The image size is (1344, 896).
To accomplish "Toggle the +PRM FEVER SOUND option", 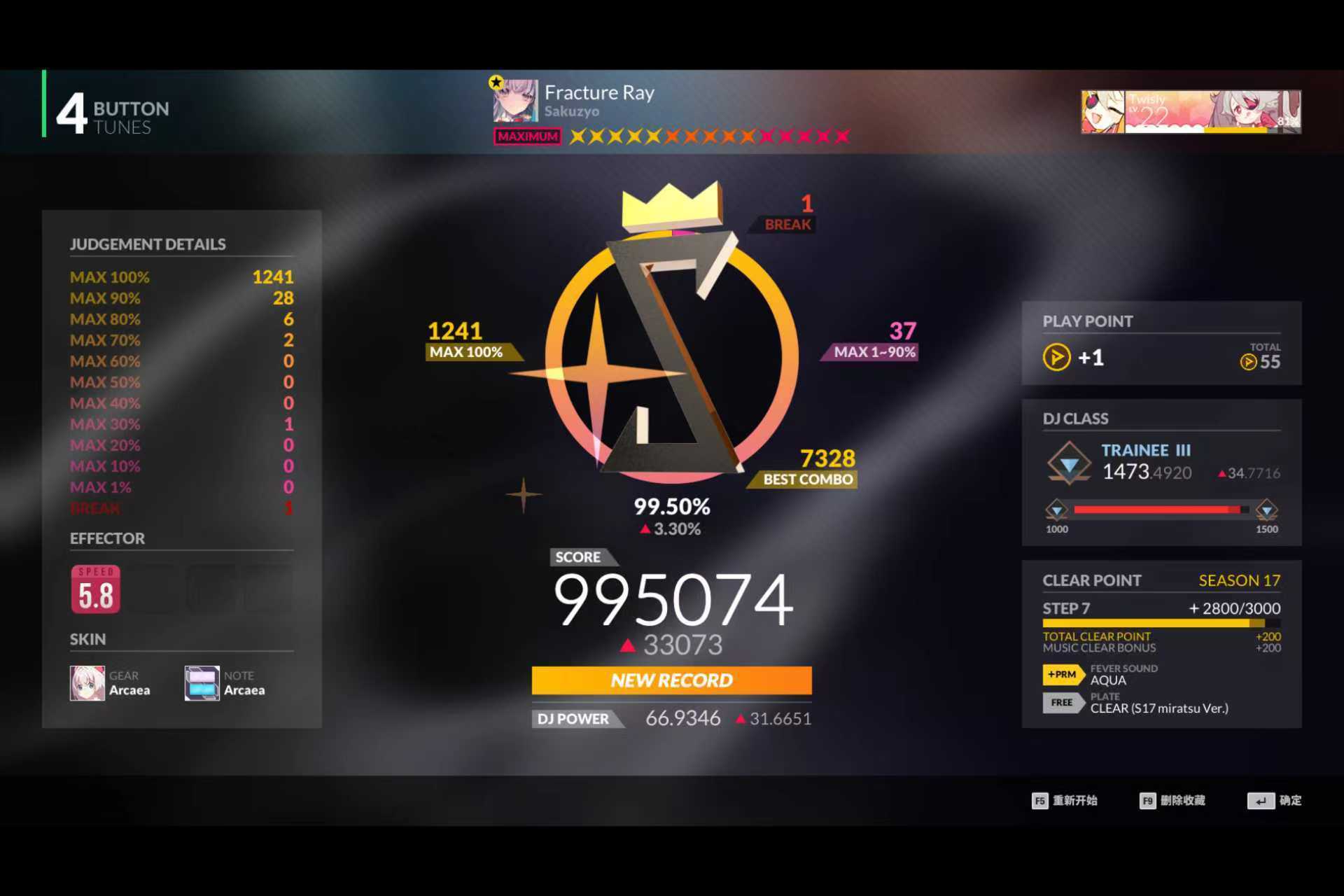I will [1063, 675].
